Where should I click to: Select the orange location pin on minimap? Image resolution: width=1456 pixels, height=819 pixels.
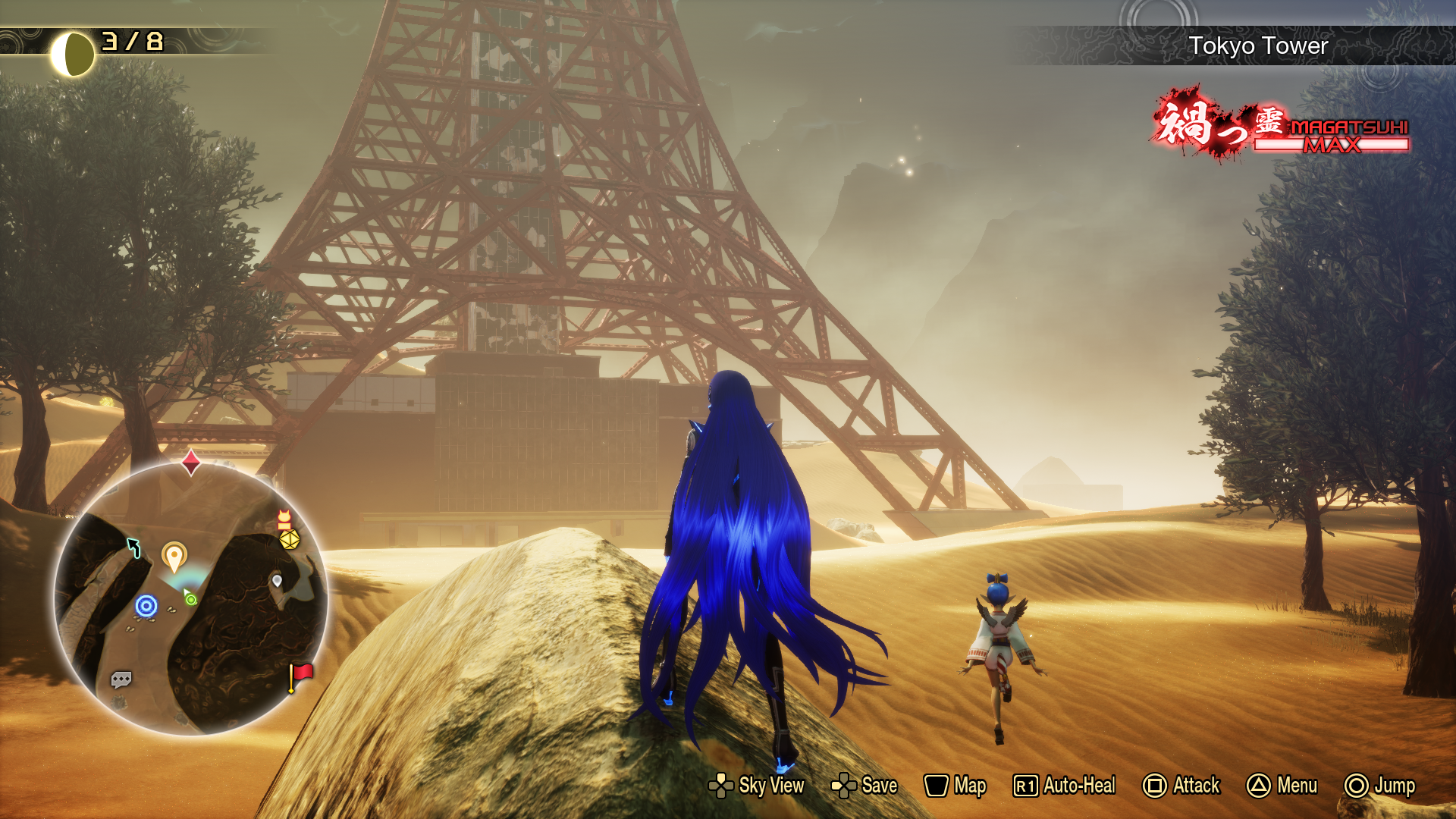click(174, 556)
